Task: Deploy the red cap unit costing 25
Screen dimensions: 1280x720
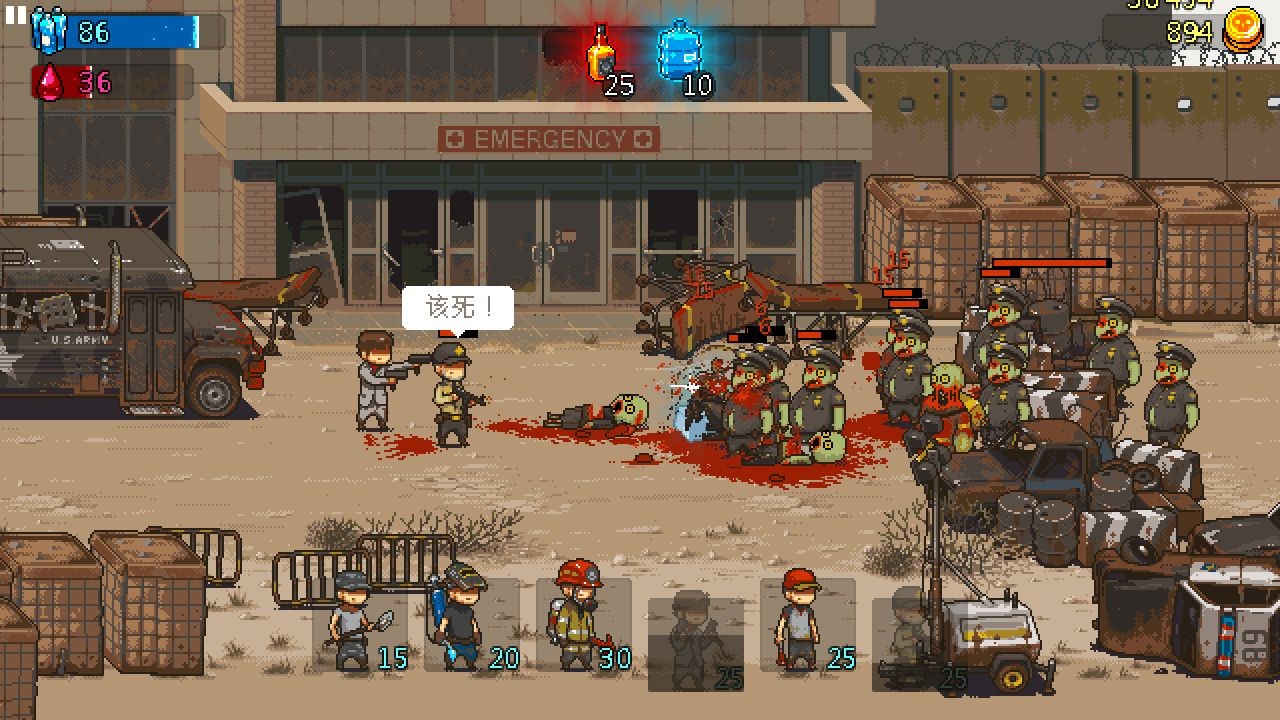Action: coord(806,624)
